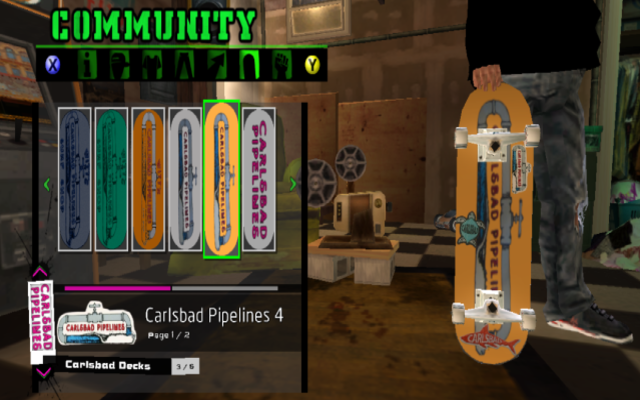Show previous decks with the left green arrow
This screenshot has width=640, height=400.
point(46,184)
